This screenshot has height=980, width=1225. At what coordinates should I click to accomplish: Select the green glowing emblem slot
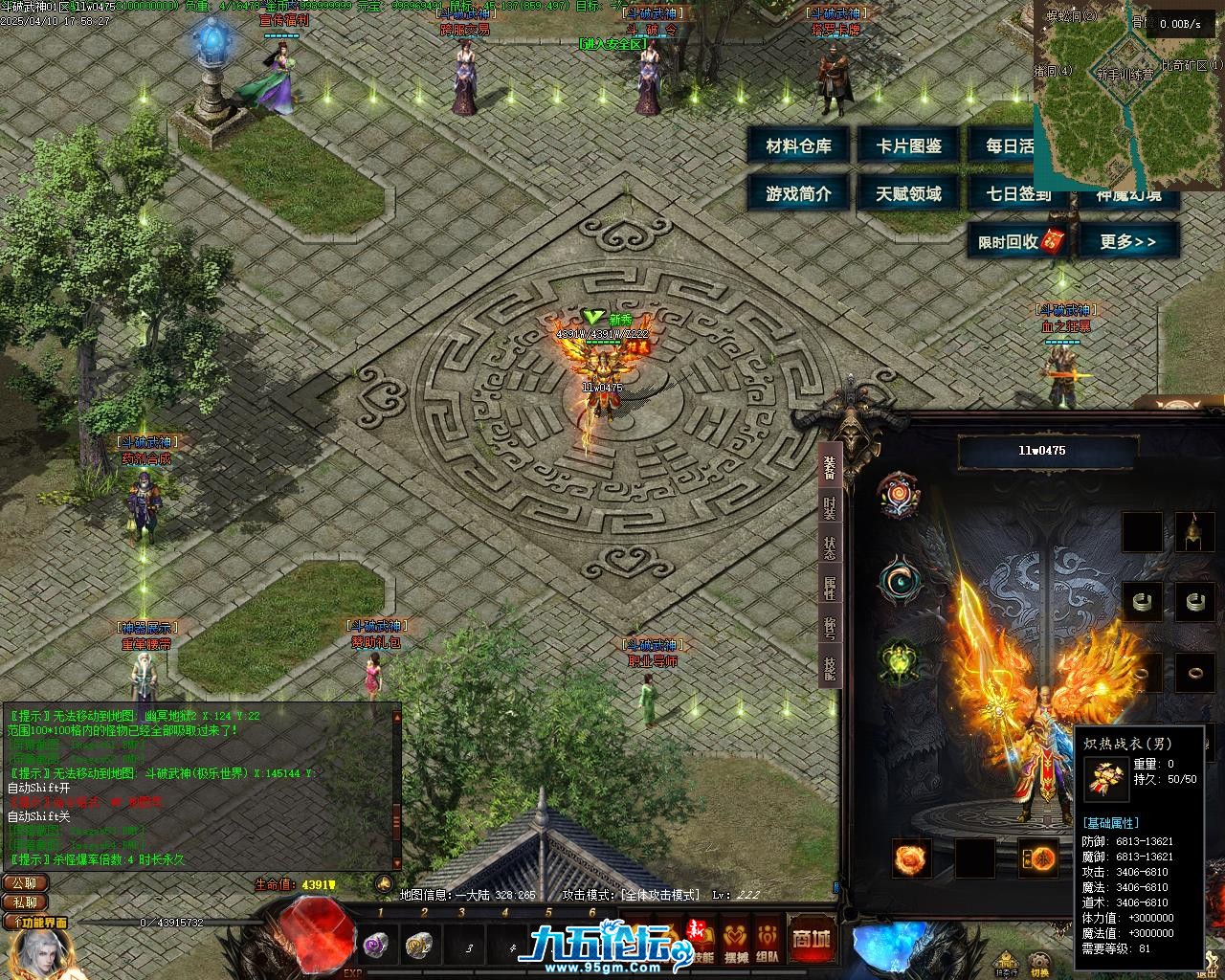point(899,661)
